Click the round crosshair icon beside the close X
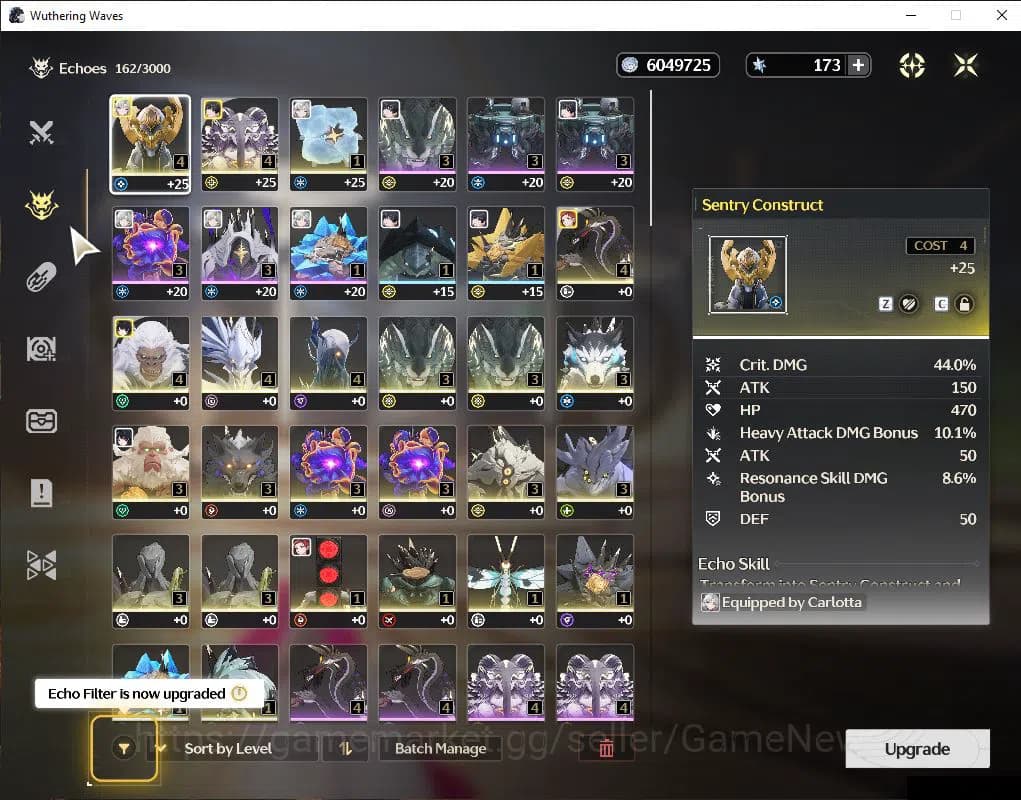 click(x=912, y=65)
